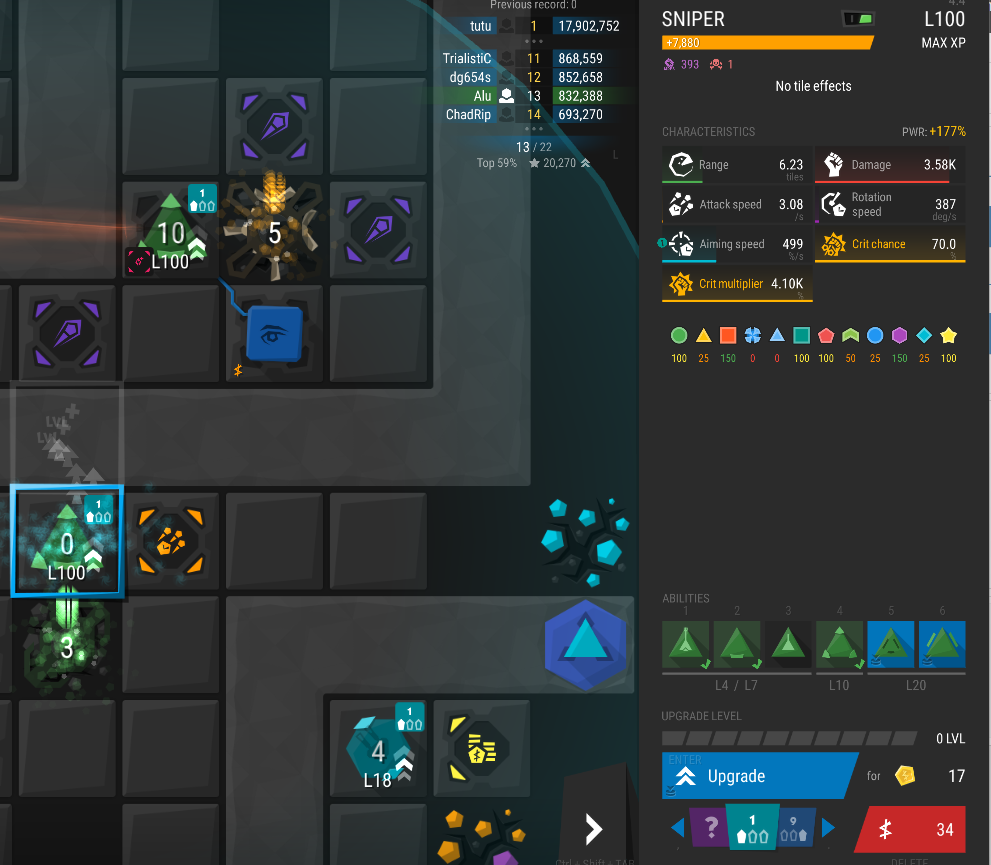The height and width of the screenshot is (865, 991).
Task: Pick the dark unchecked ability number 3
Action: [788, 644]
